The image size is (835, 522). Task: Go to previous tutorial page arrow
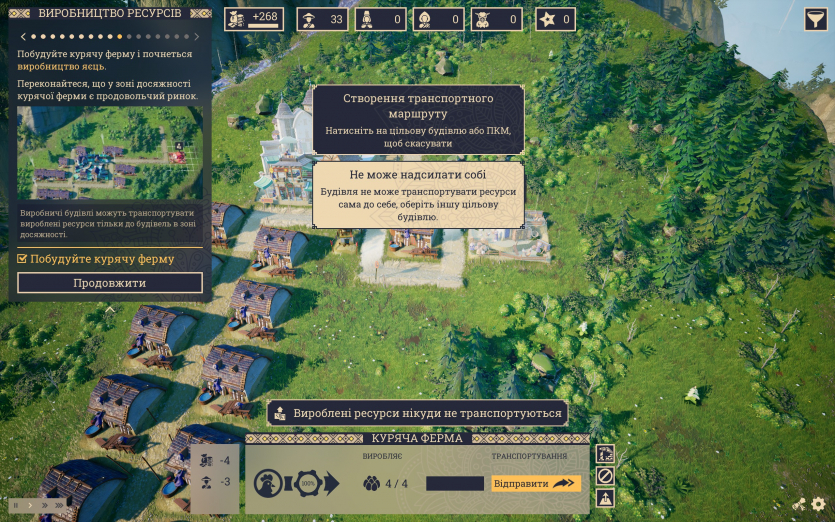(x=22, y=37)
